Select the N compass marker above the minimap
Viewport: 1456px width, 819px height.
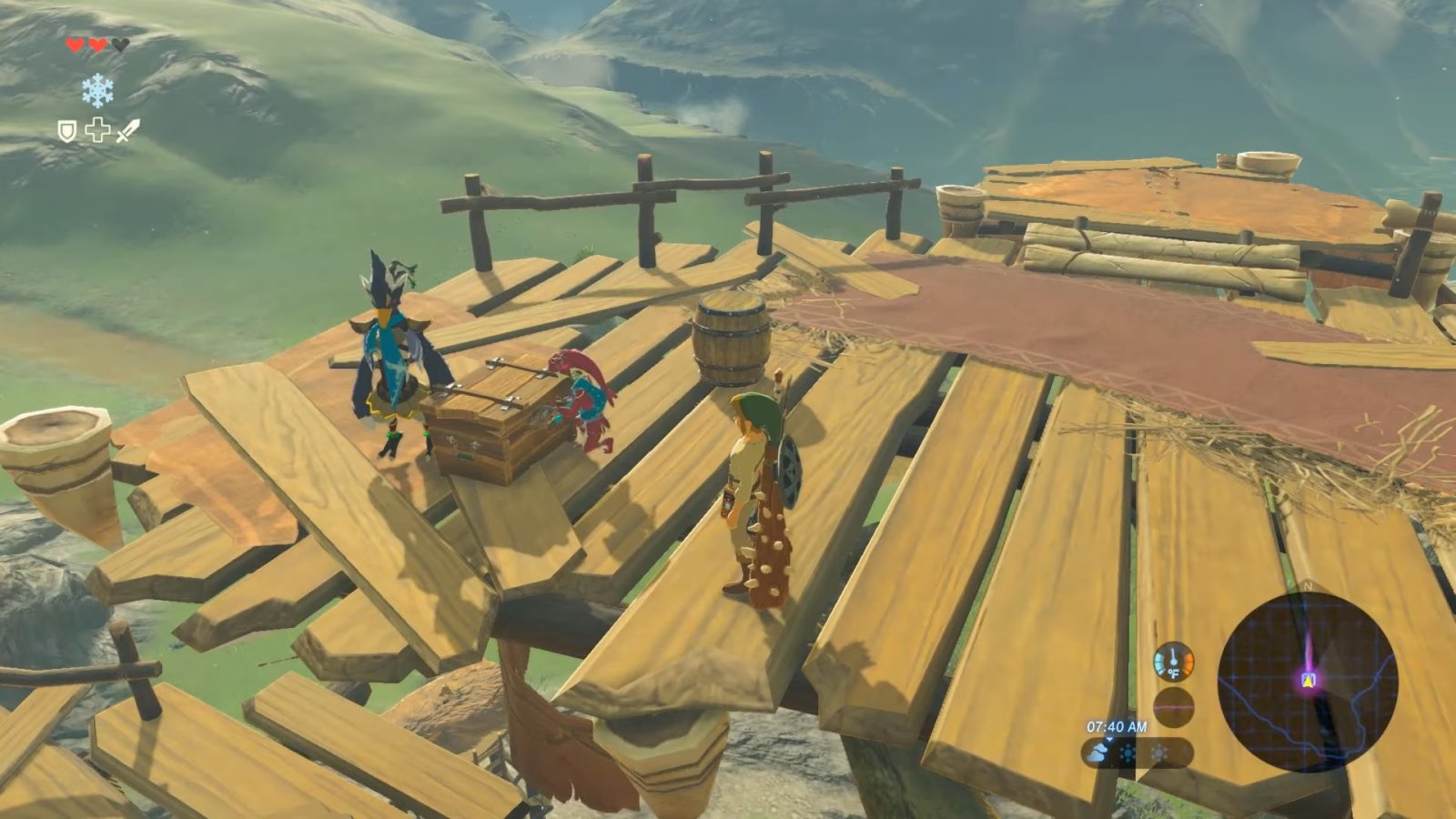pyautogui.click(x=1308, y=588)
